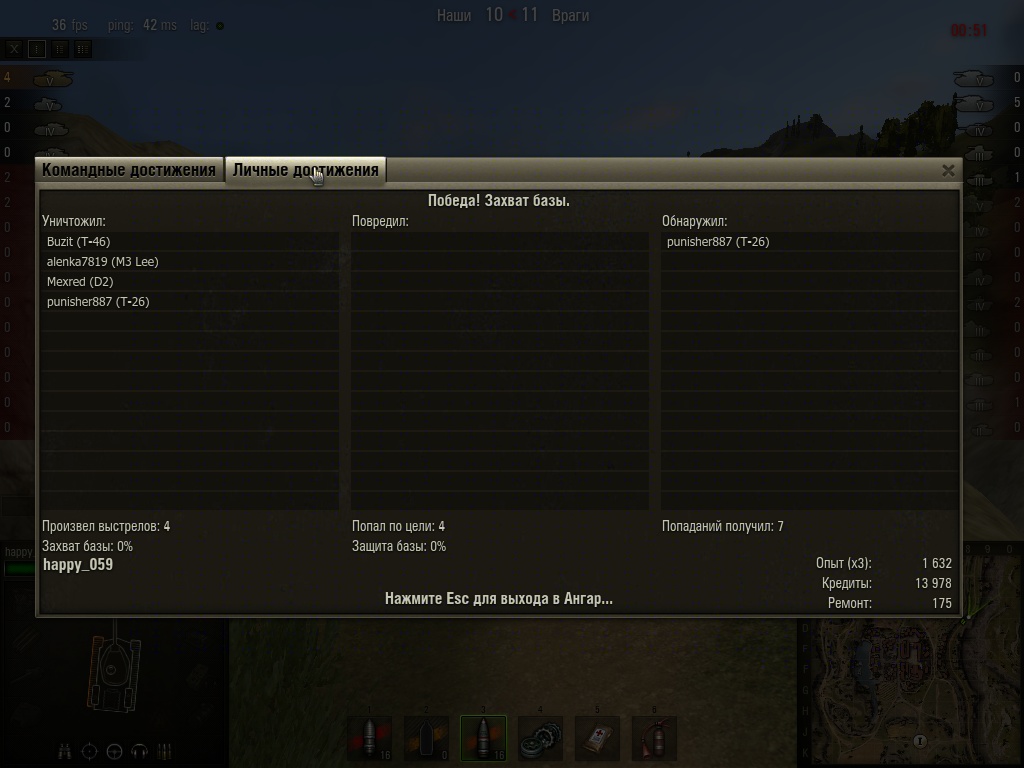Use the first aid kit consumable
Screen dimensions: 1024x768
(x=597, y=739)
